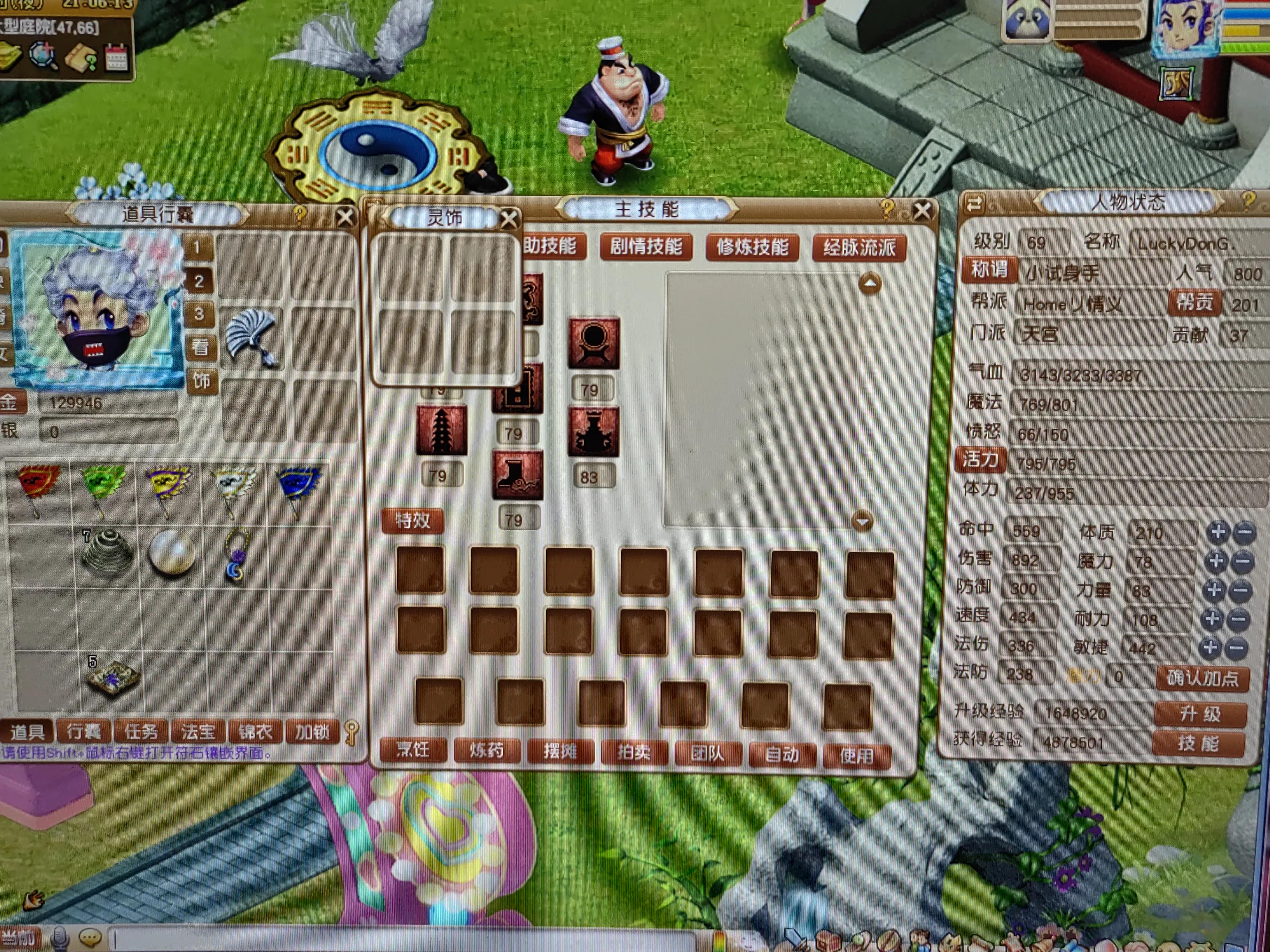The height and width of the screenshot is (952, 1270).
Task: Start a stall with 摆摊
Action: (560, 751)
